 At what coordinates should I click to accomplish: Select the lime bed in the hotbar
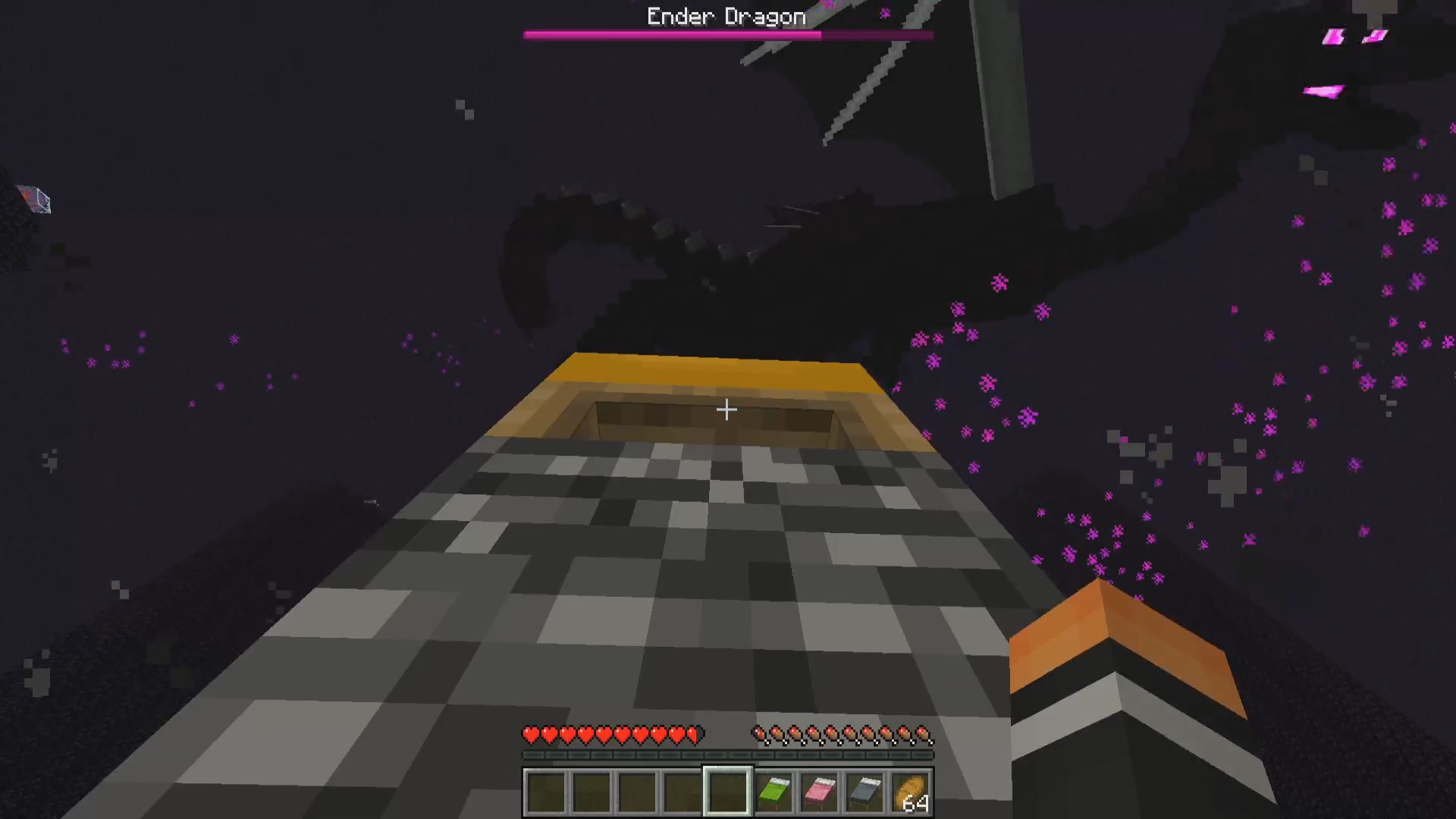tap(773, 792)
